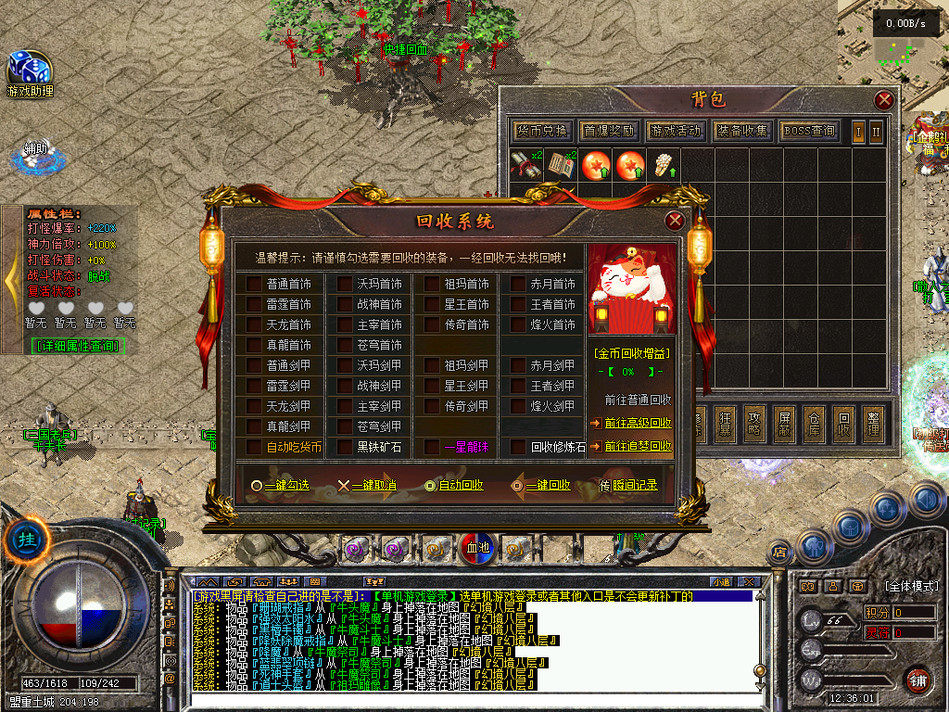This screenshot has height=712, width=949.
Task: Check the 雷霆剑甲 recycle option
Action: coord(254,386)
